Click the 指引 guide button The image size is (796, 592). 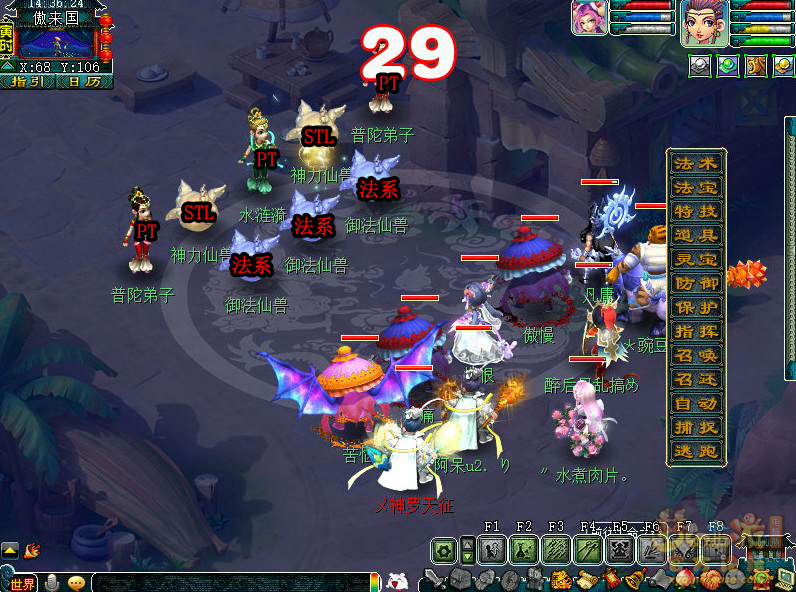(x=29, y=82)
